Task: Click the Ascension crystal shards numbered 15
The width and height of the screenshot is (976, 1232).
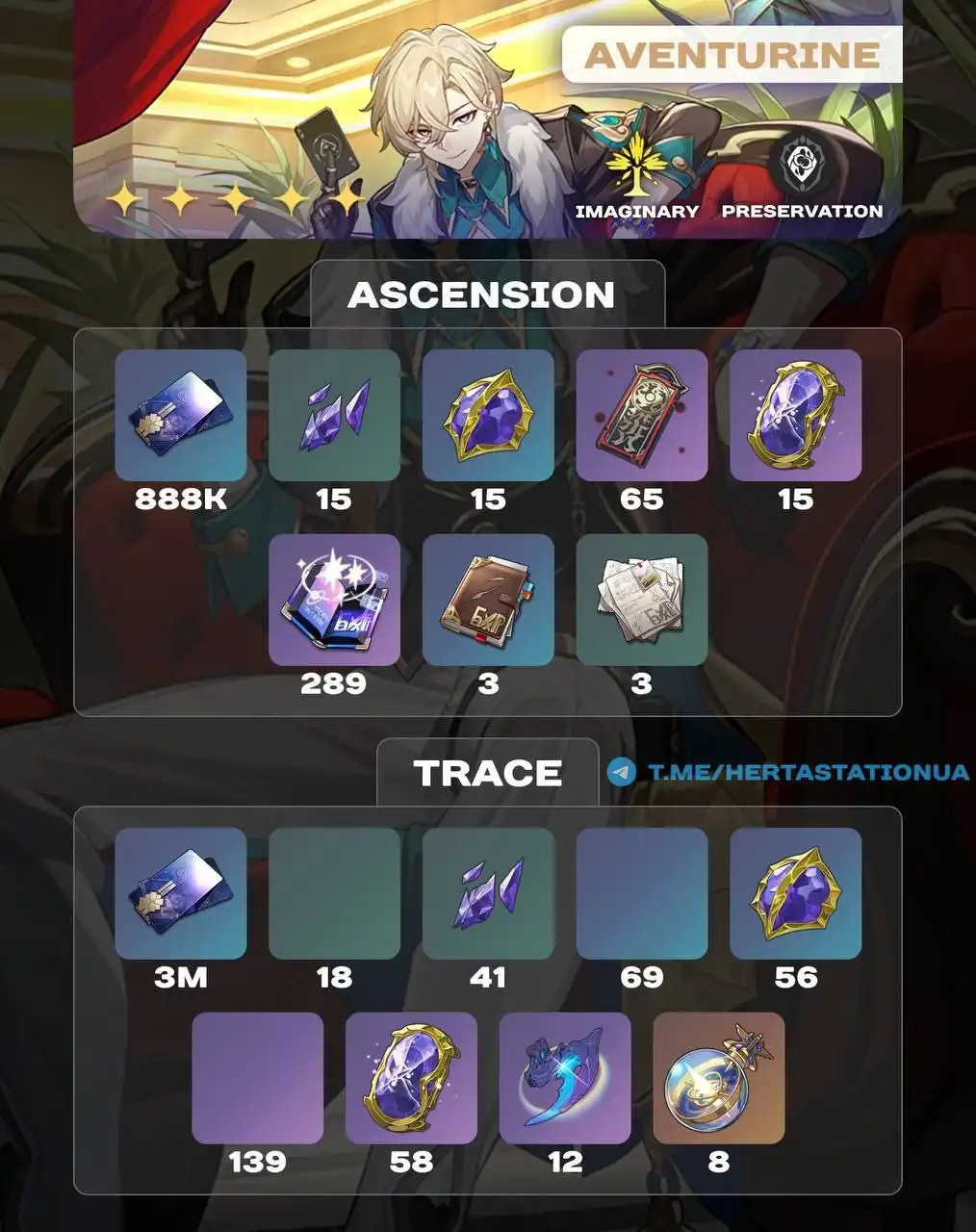Action: point(334,415)
